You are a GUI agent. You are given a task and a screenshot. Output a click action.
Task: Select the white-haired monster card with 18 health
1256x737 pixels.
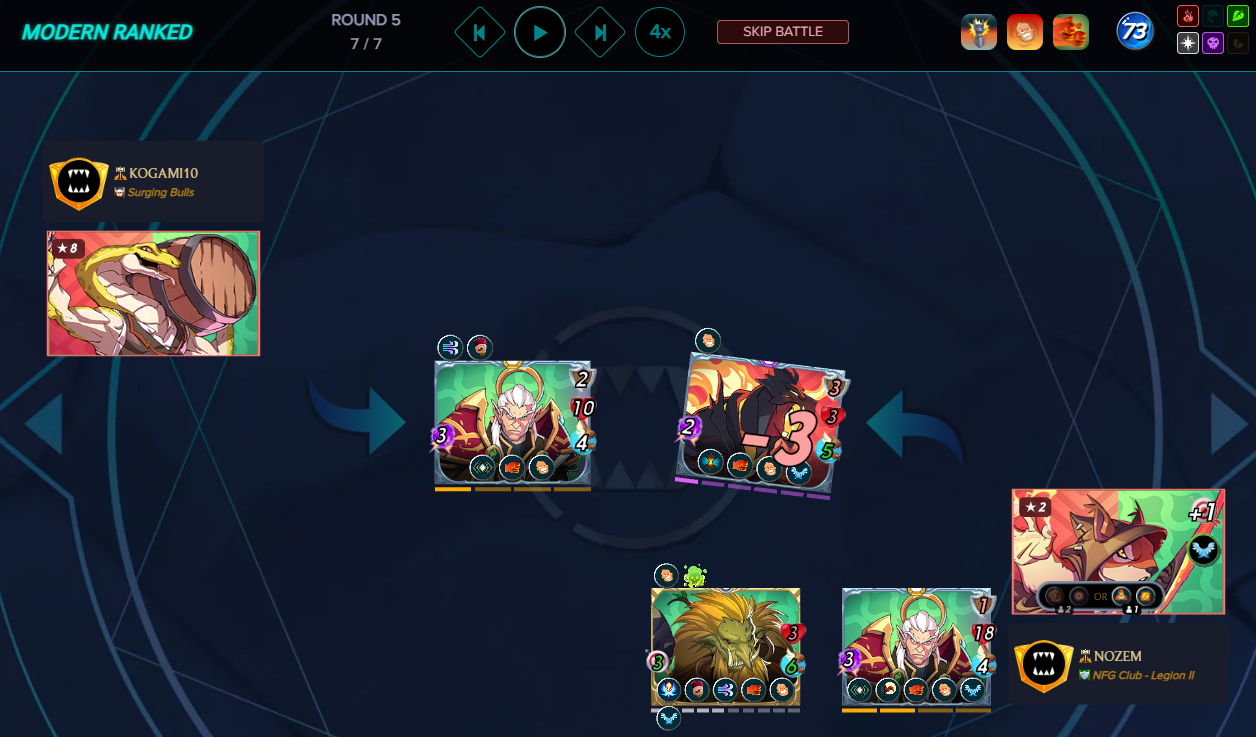pyautogui.click(x=916, y=646)
